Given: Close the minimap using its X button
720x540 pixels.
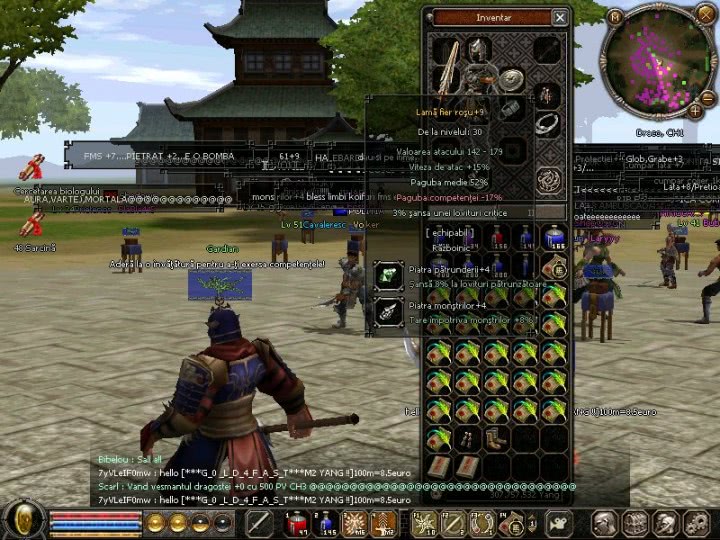Looking at the screenshot, I should pyautogui.click(x=708, y=16).
